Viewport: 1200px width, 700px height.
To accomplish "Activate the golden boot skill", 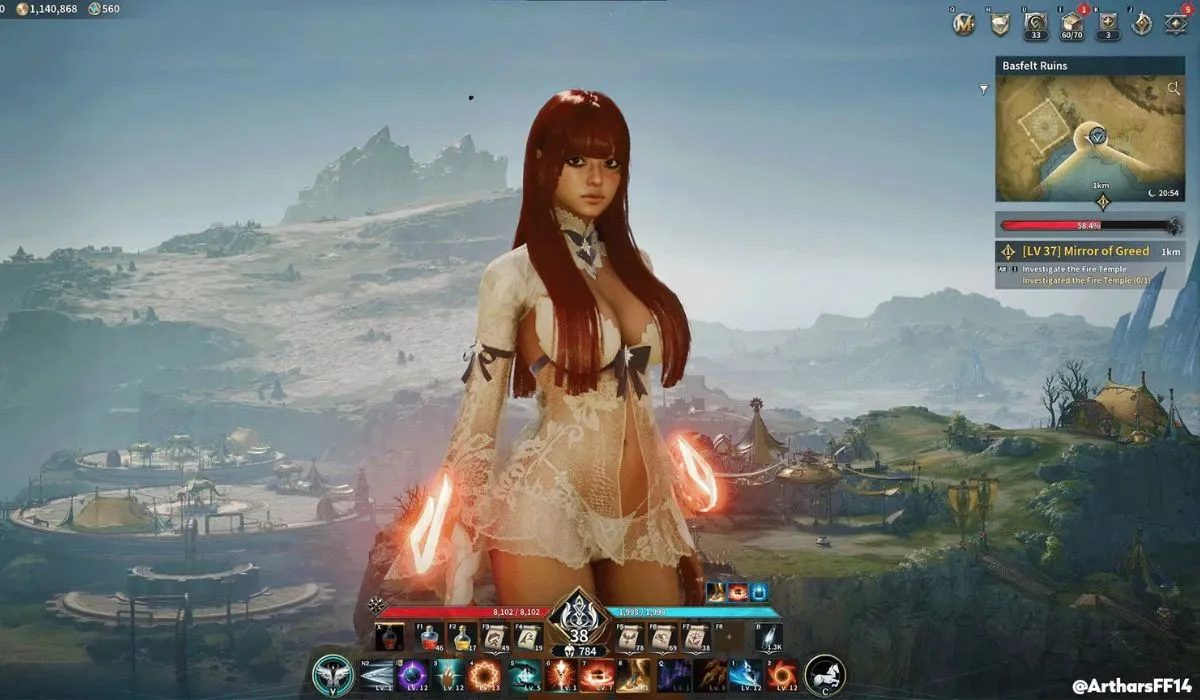I will point(632,675).
